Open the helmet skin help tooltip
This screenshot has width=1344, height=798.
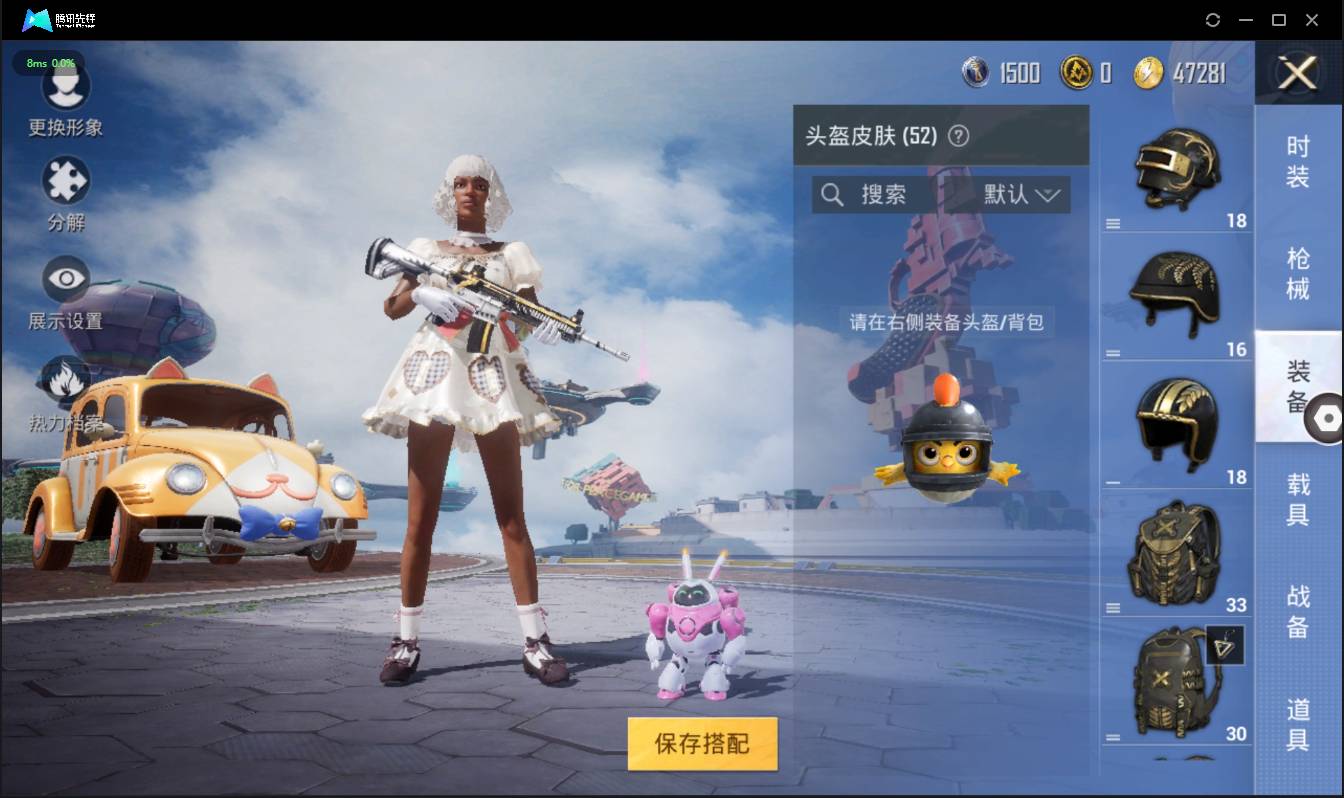click(x=957, y=136)
